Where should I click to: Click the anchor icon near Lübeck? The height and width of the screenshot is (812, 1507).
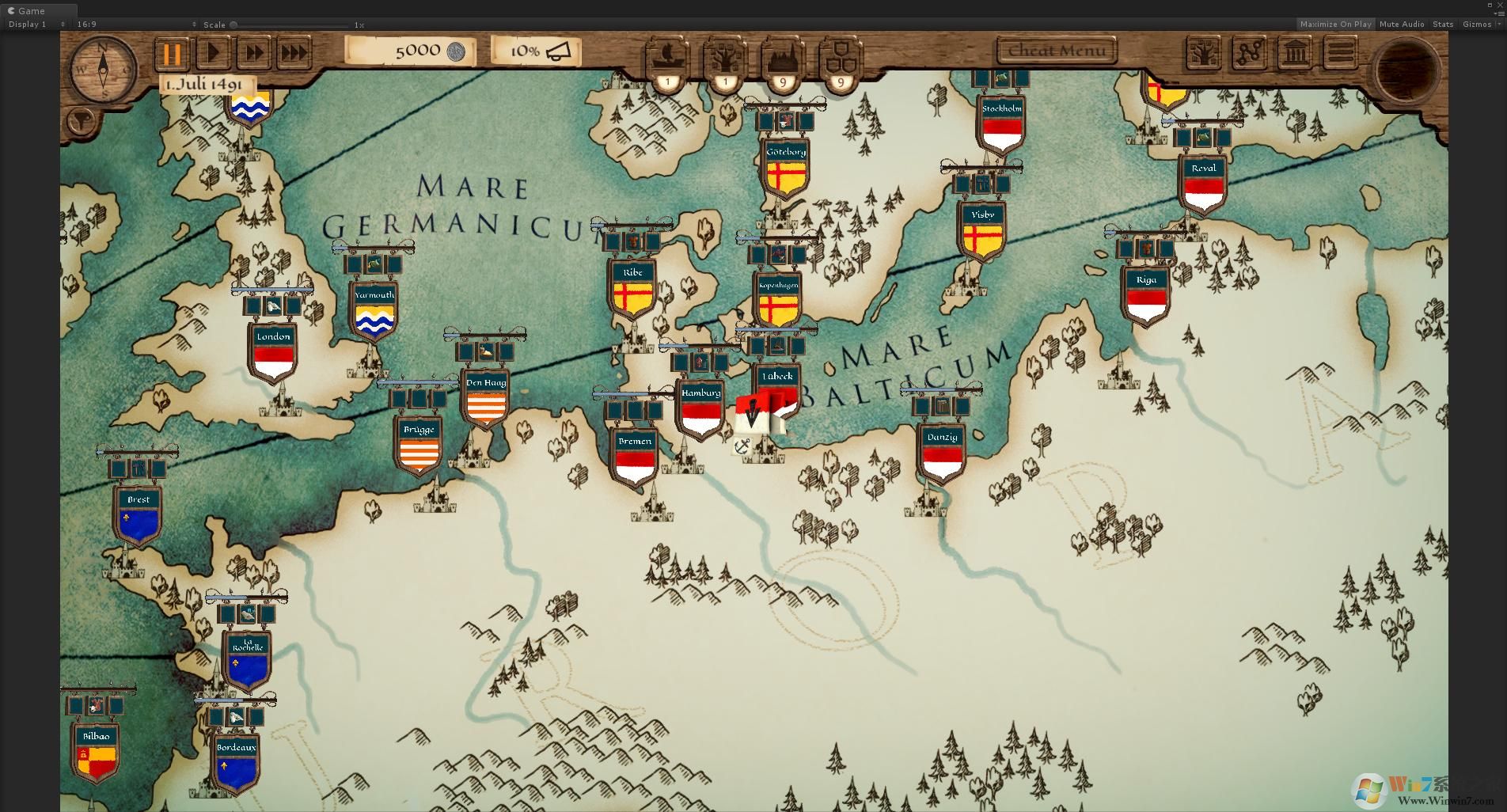pos(742,447)
